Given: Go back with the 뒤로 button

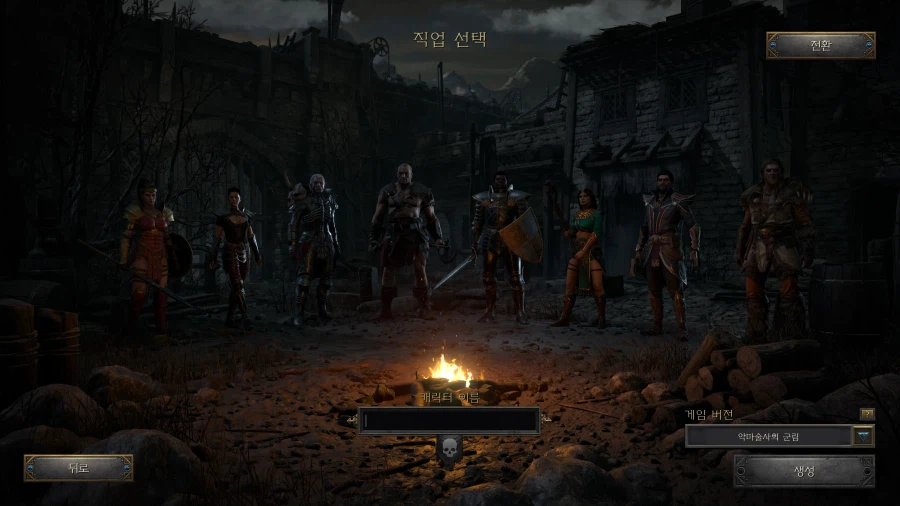Looking at the screenshot, I should point(78,467).
